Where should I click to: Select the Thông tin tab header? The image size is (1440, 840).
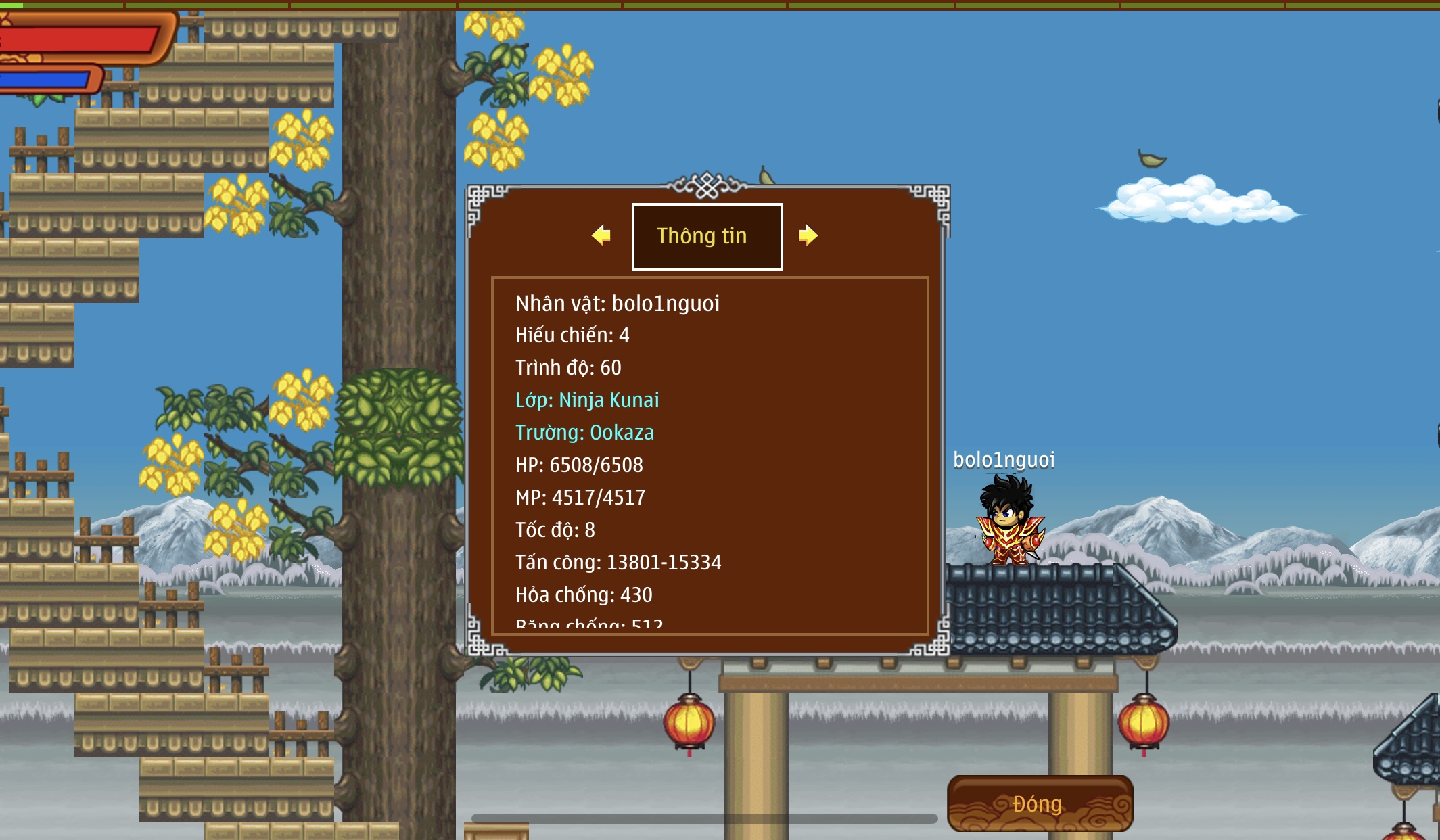point(707,236)
